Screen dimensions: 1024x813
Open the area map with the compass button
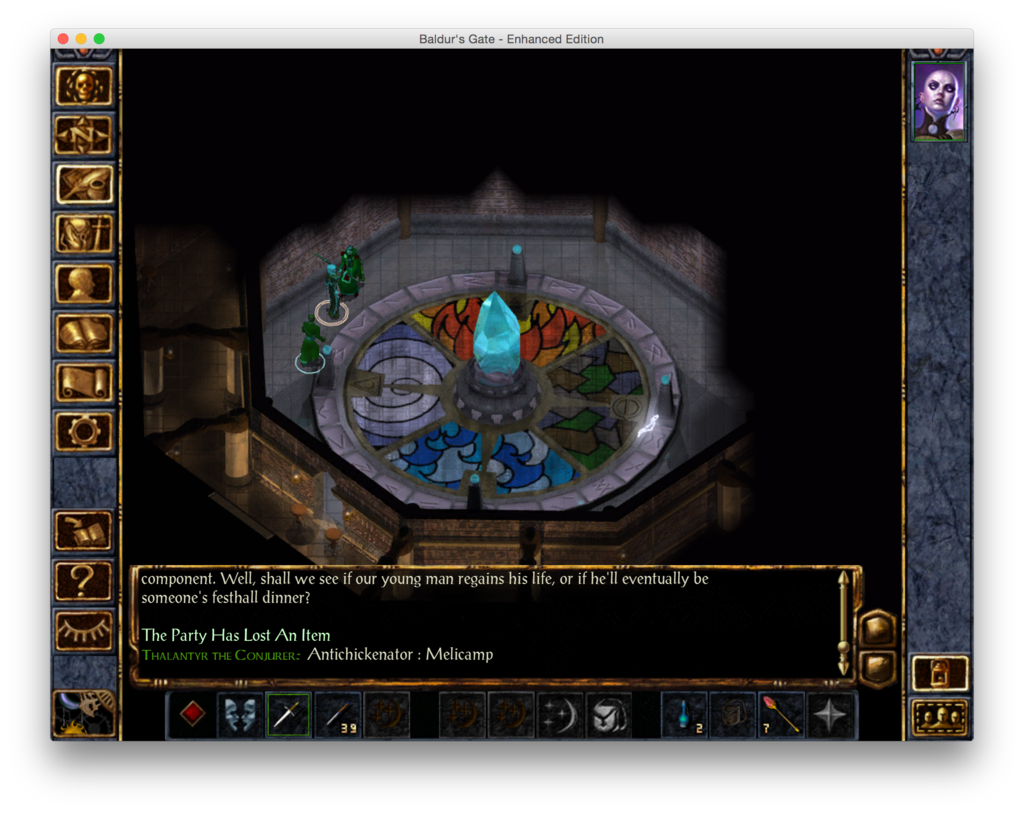(84, 135)
